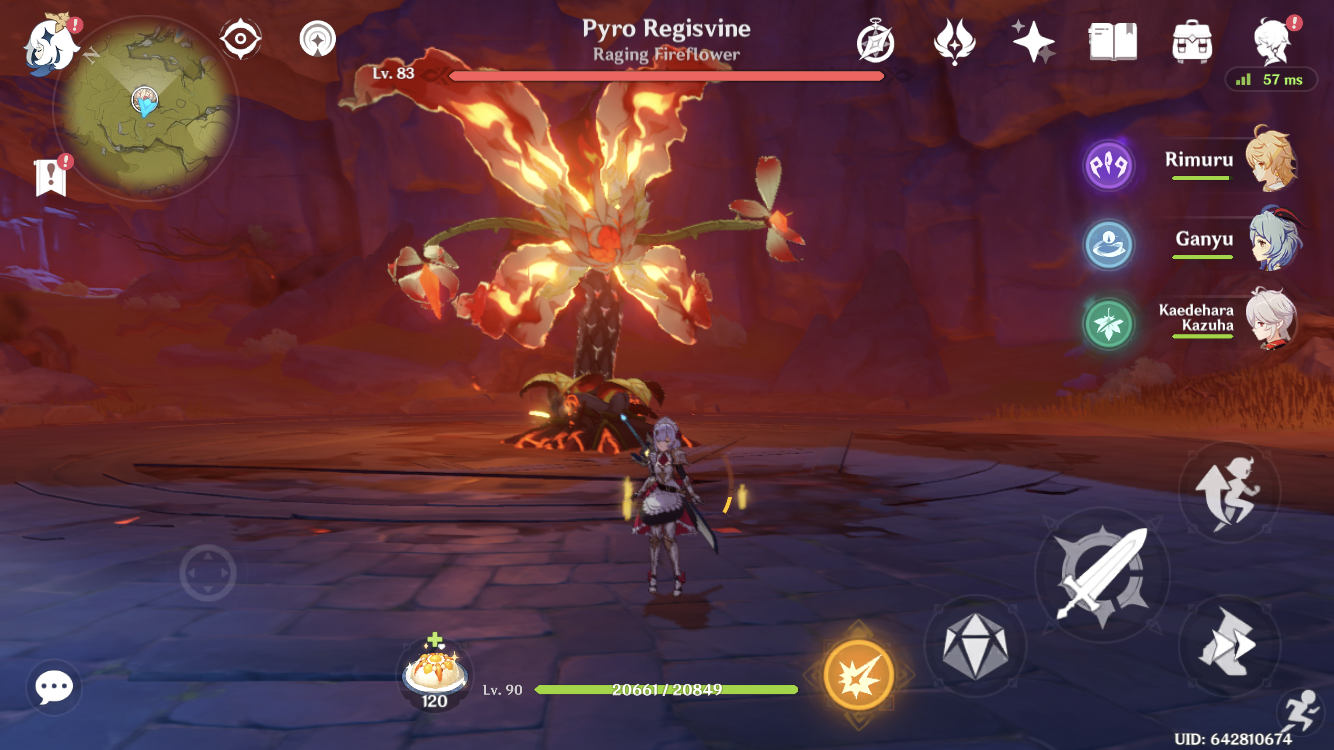
Task: Open the Wish menu sparkle icon
Action: pyautogui.click(x=1033, y=42)
